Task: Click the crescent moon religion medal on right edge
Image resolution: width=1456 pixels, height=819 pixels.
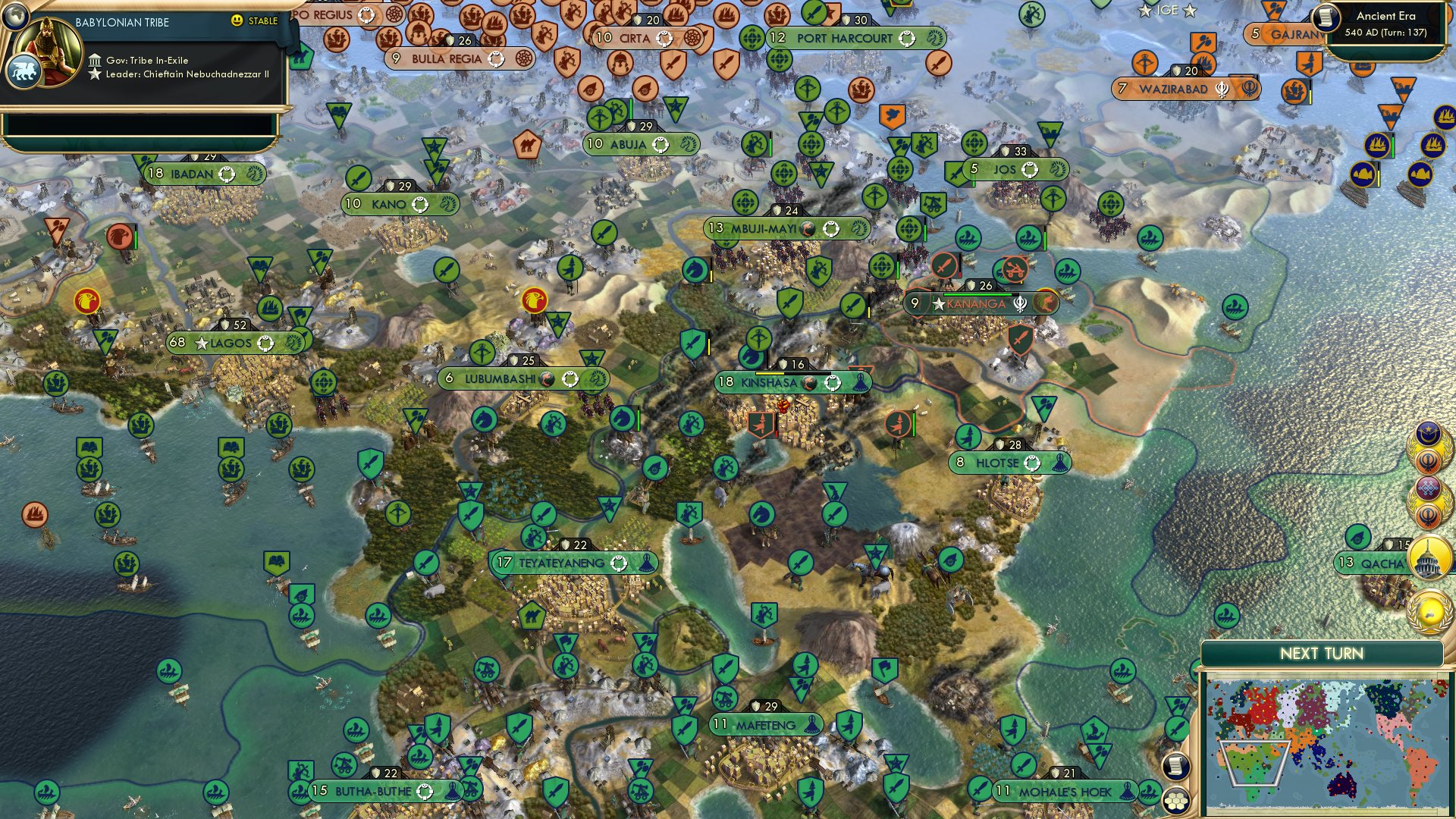Action: (1428, 434)
